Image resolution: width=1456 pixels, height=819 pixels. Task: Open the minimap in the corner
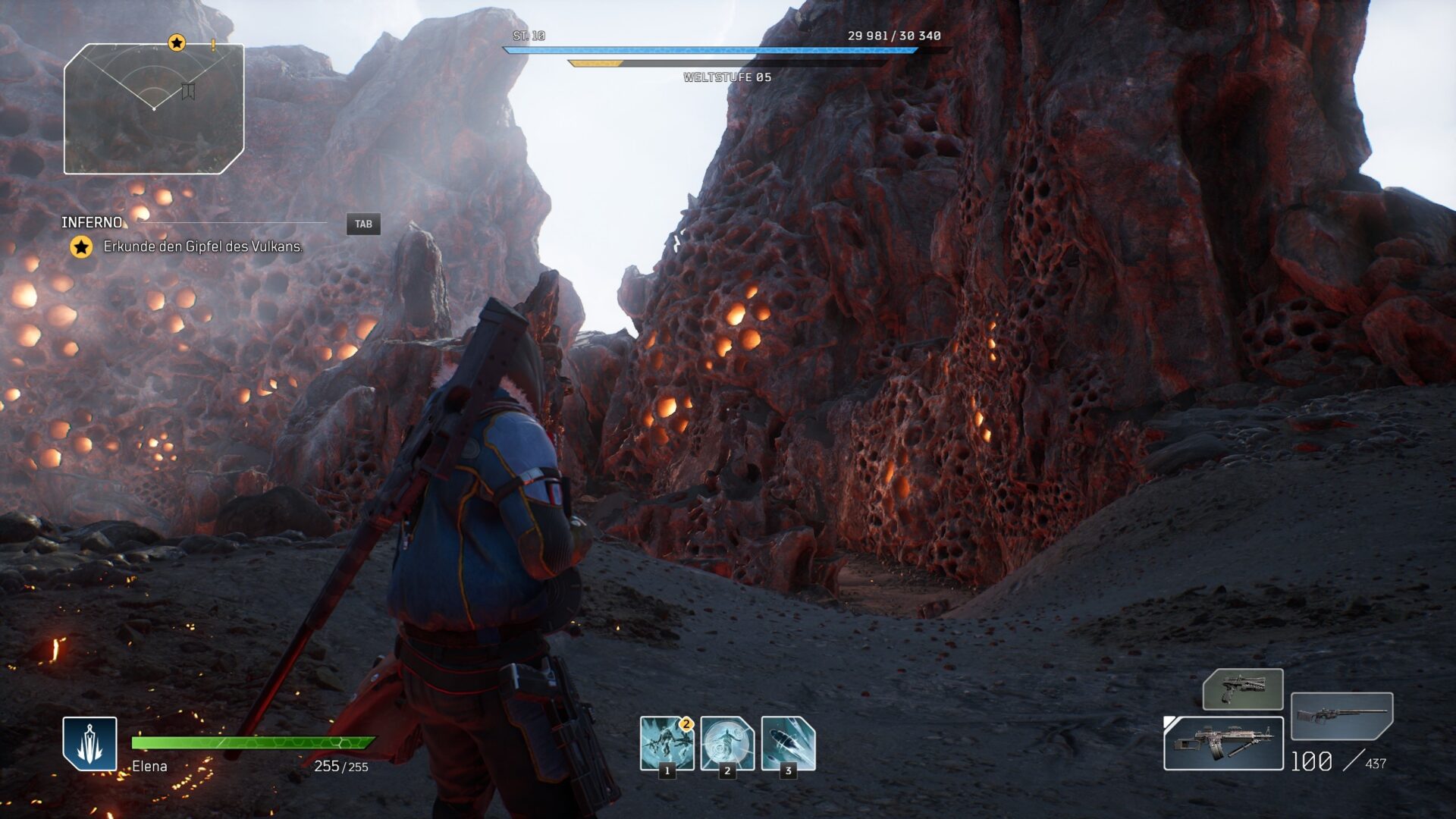[x=154, y=109]
